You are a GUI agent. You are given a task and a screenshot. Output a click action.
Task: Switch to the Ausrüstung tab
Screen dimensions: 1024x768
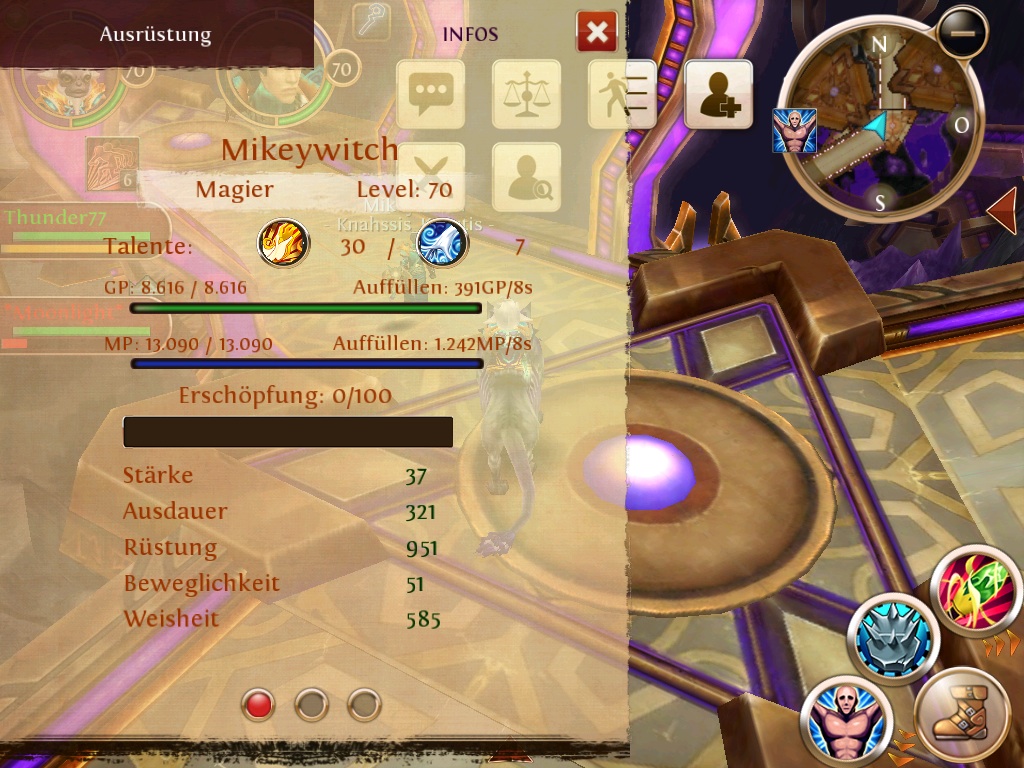point(155,34)
